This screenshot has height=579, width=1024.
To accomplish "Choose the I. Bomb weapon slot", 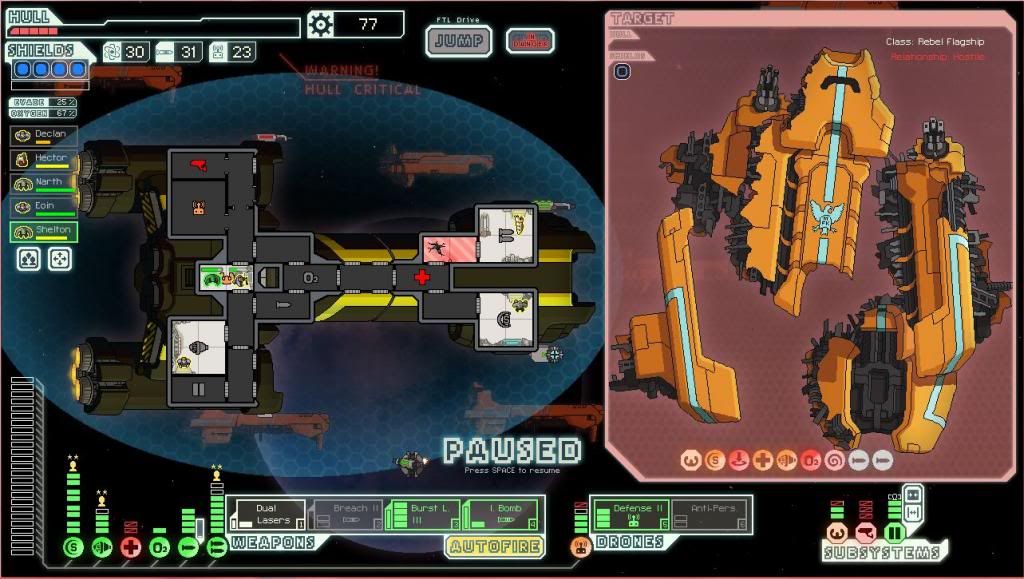I will click(x=501, y=514).
